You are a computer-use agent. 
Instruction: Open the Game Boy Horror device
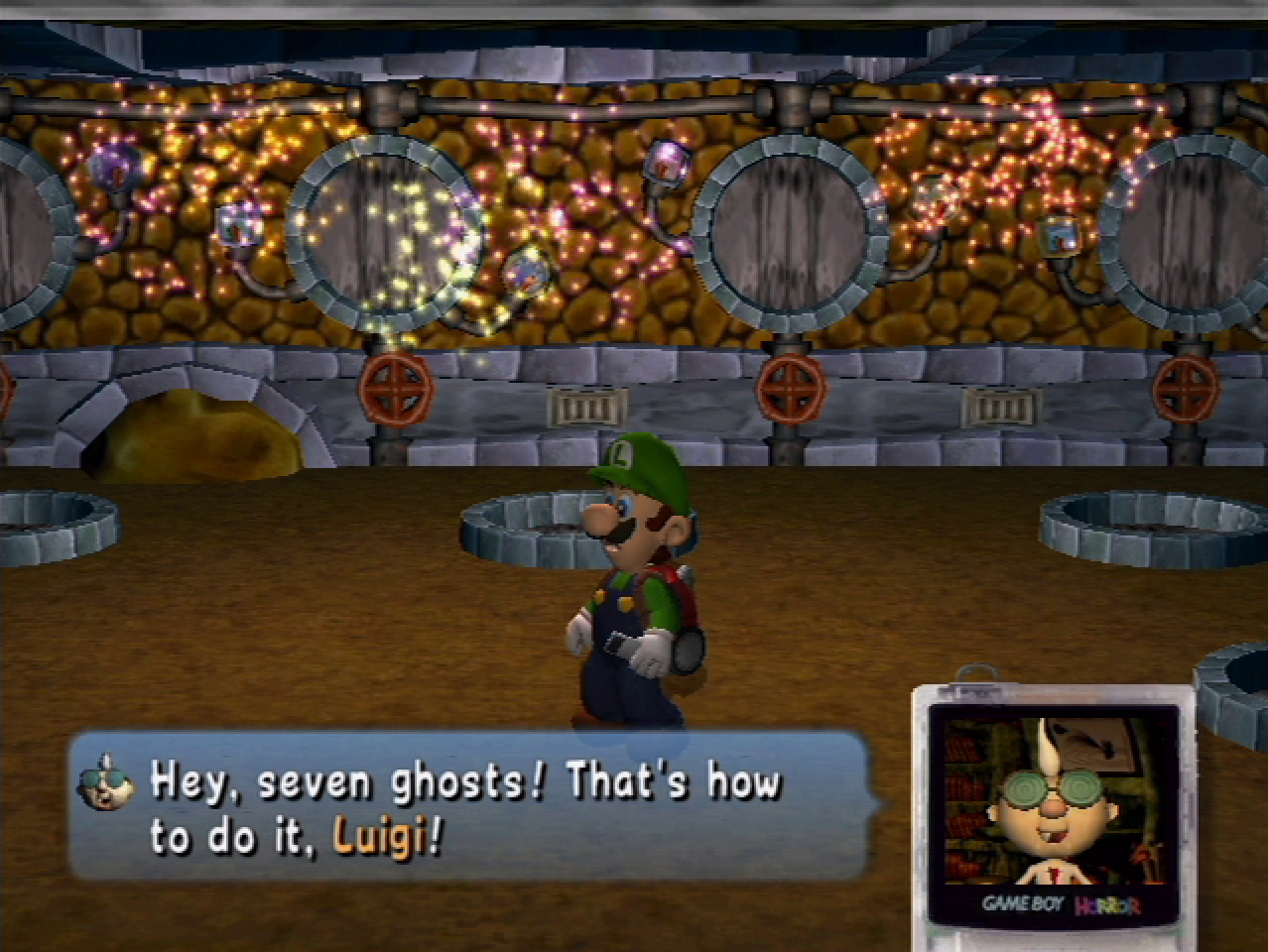pyautogui.click(x=1054, y=805)
